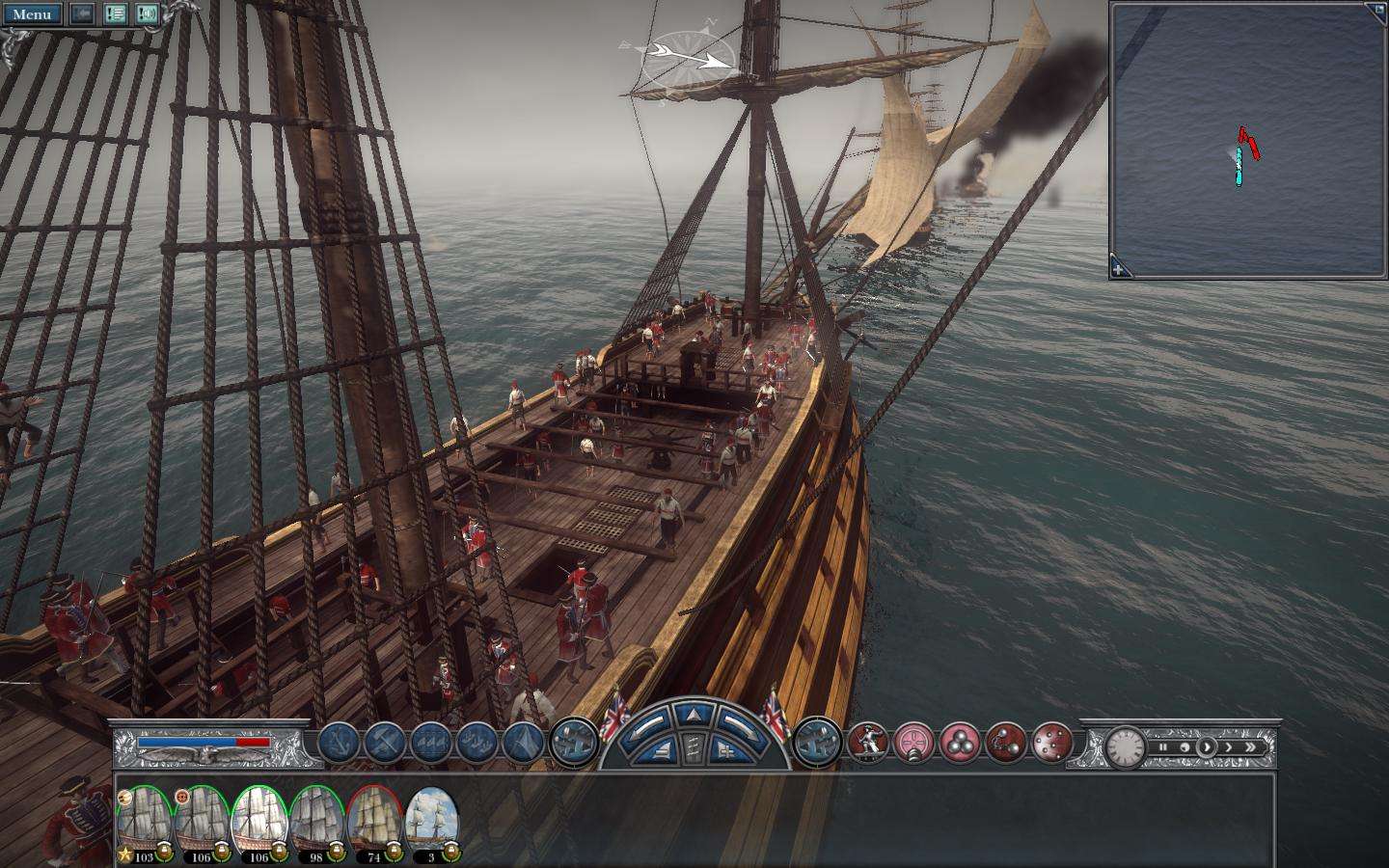Show the objectives list panel
Viewport: 1389px width, 868px height.
pyautogui.click(x=116, y=14)
